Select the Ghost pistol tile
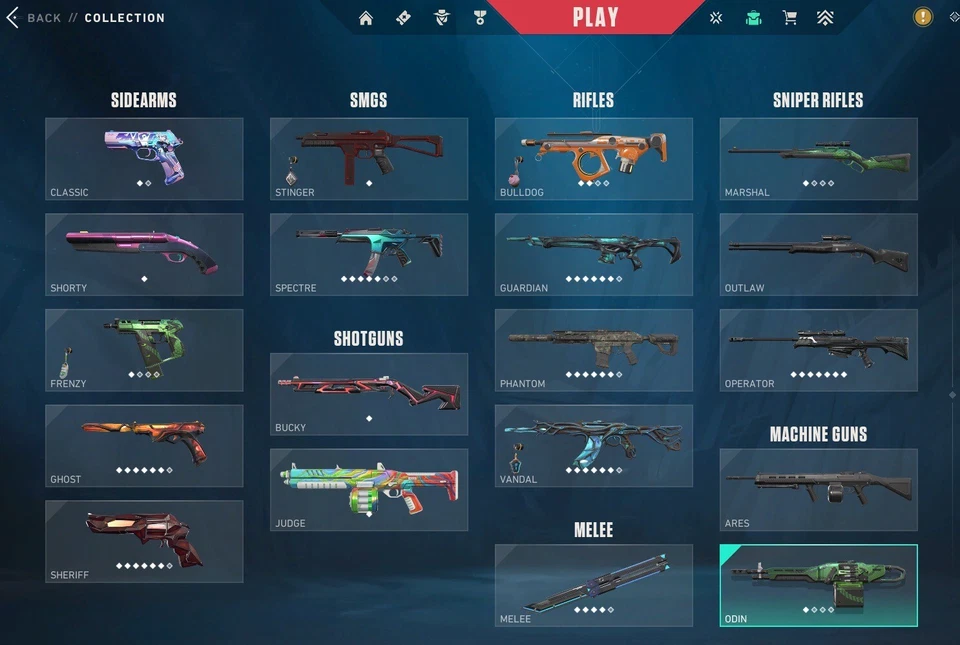Screen dimensions: 960x645 click(144, 445)
